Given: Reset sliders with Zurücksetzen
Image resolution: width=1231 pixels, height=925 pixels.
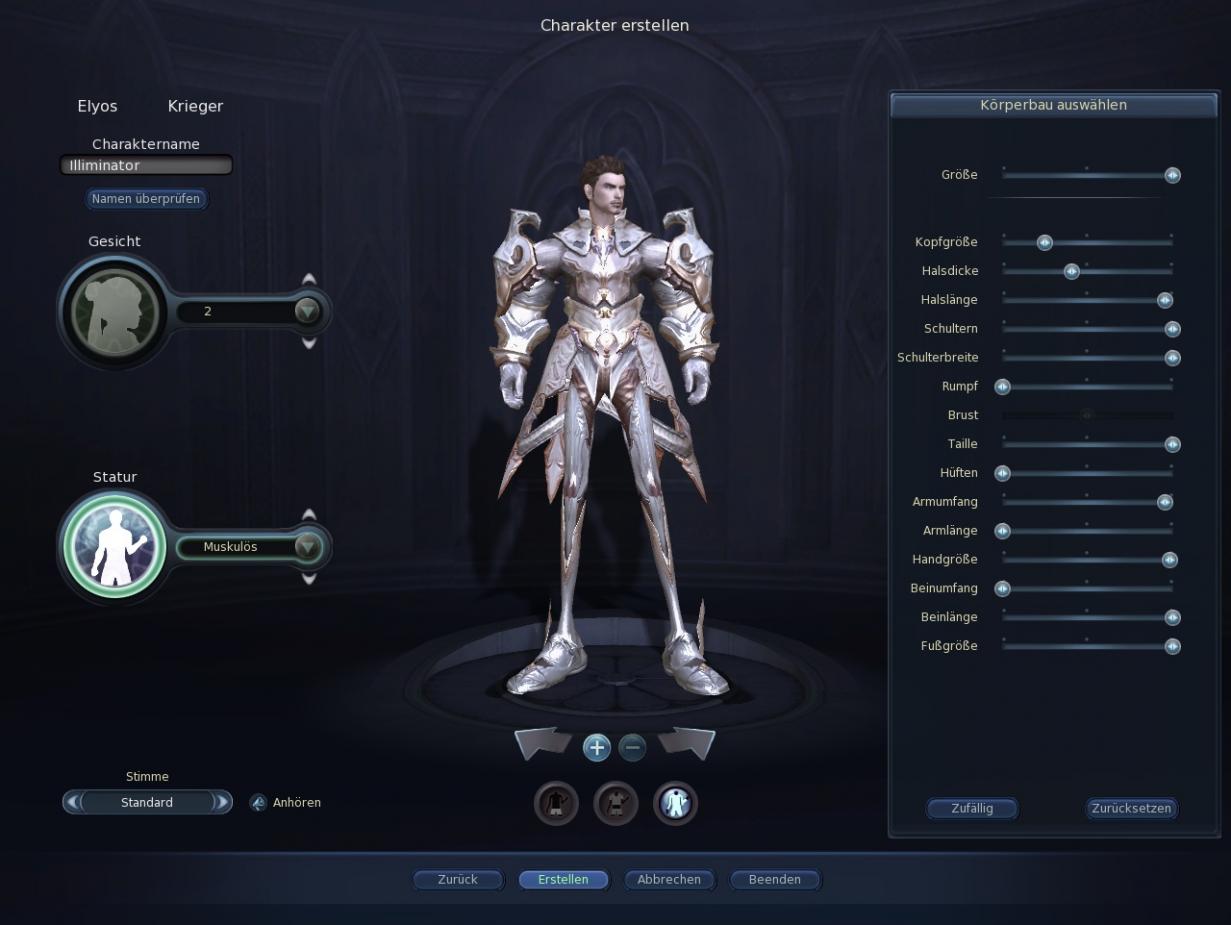Looking at the screenshot, I should pyautogui.click(x=1131, y=808).
